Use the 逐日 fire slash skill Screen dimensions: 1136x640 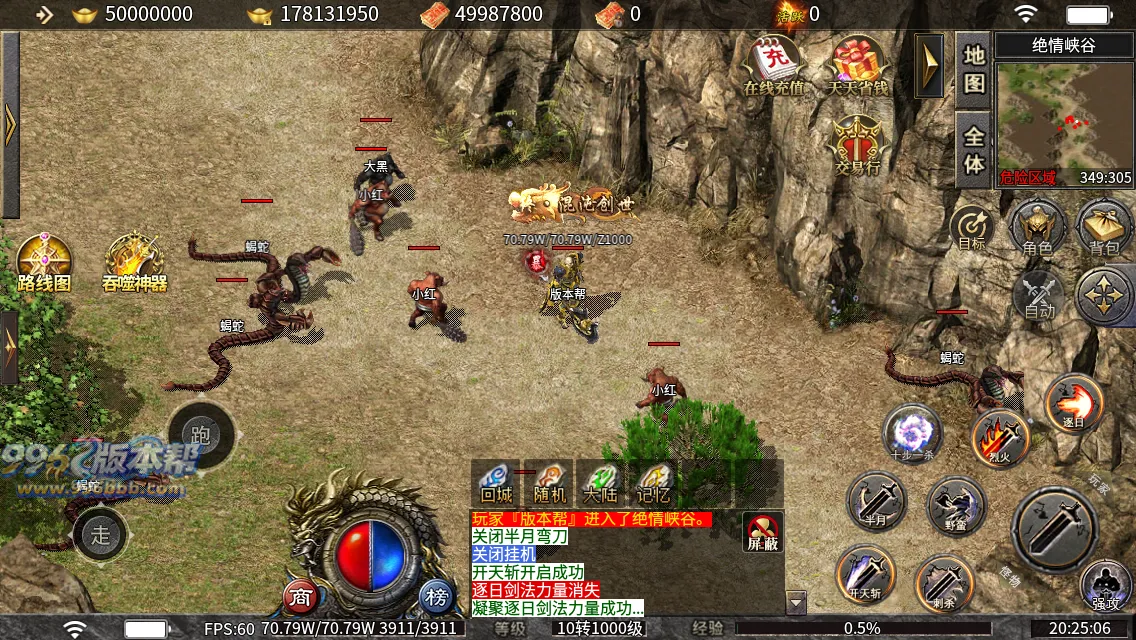tap(1074, 402)
